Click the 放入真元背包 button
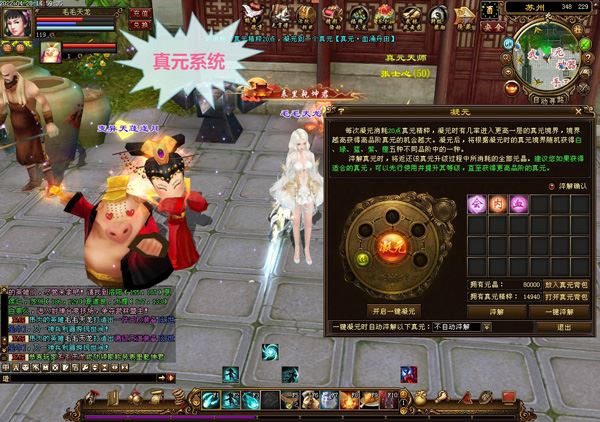600x422 pixels. pos(568,285)
